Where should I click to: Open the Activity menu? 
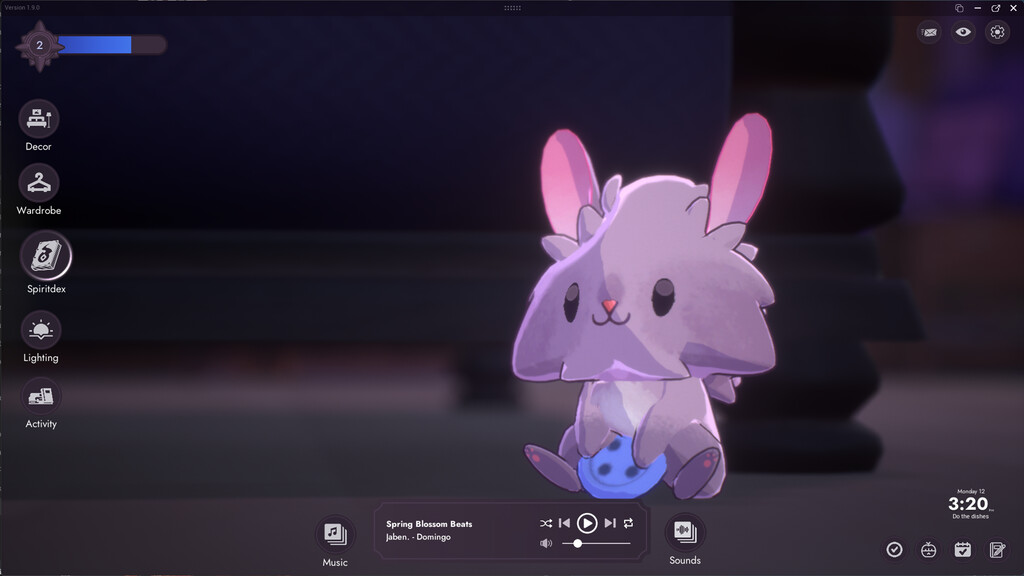click(41, 397)
